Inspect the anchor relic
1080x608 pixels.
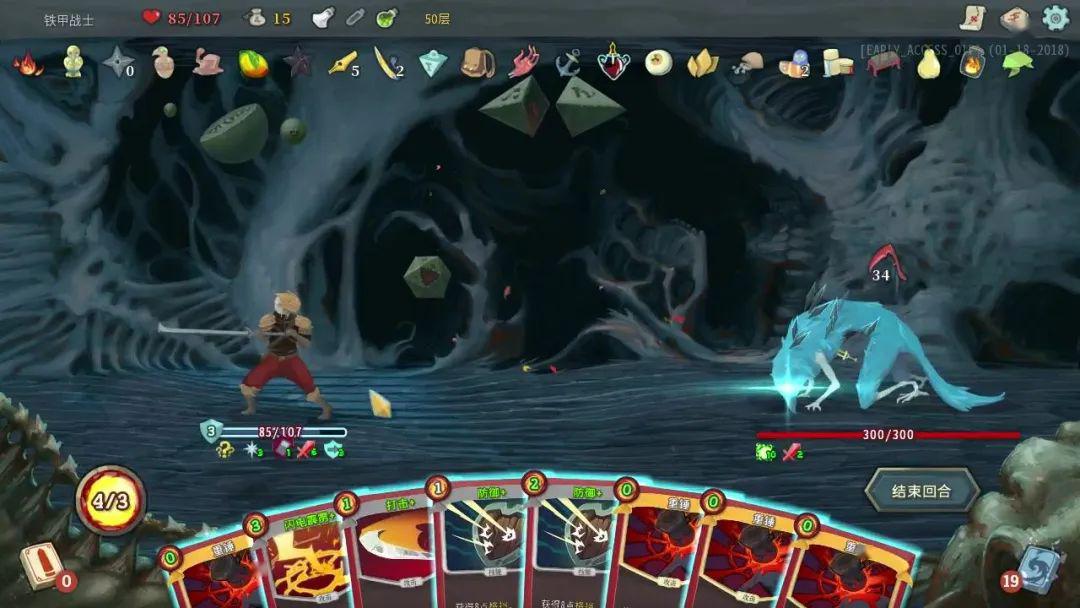click(x=568, y=63)
